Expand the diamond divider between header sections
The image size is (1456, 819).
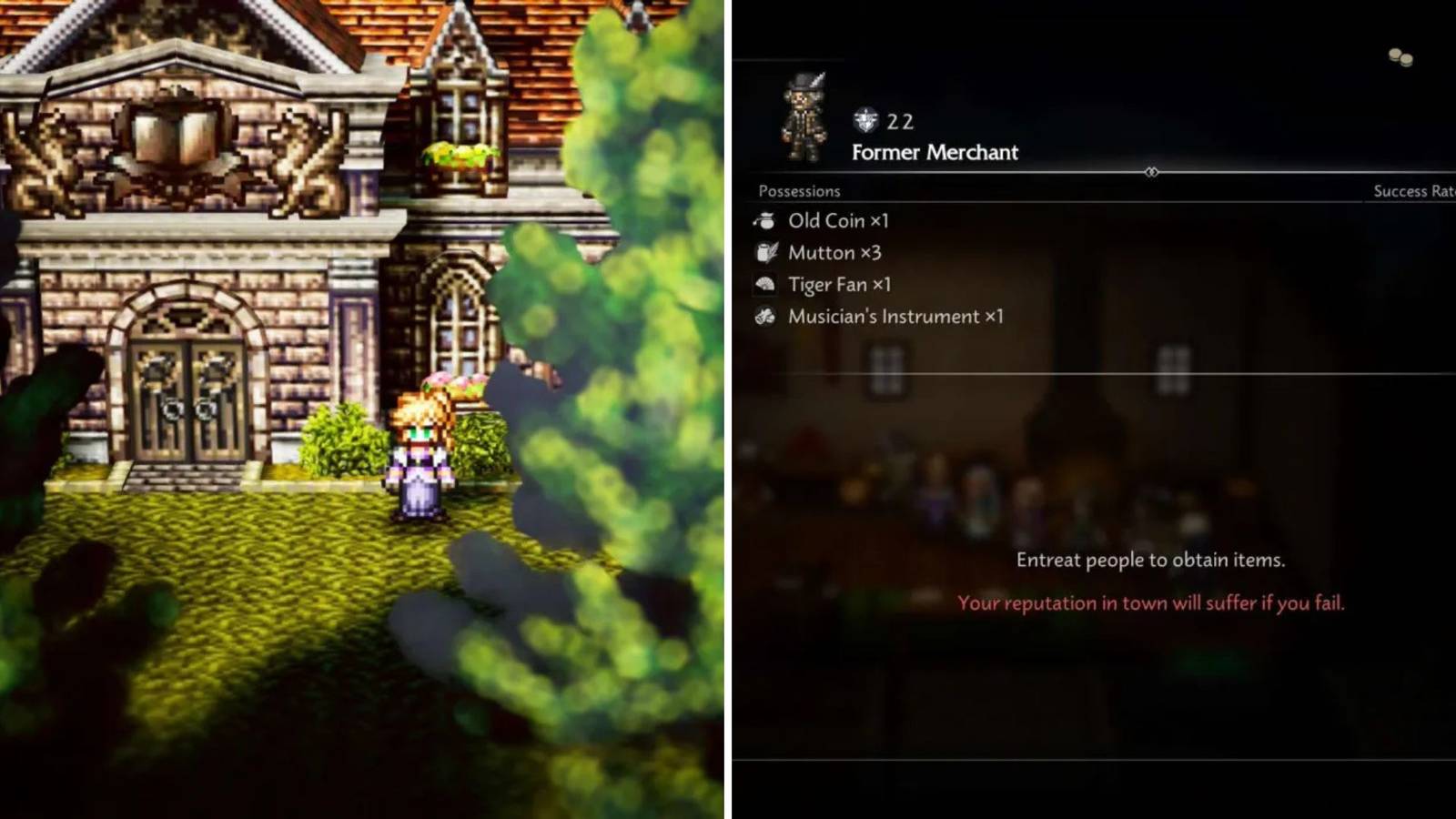1152,172
